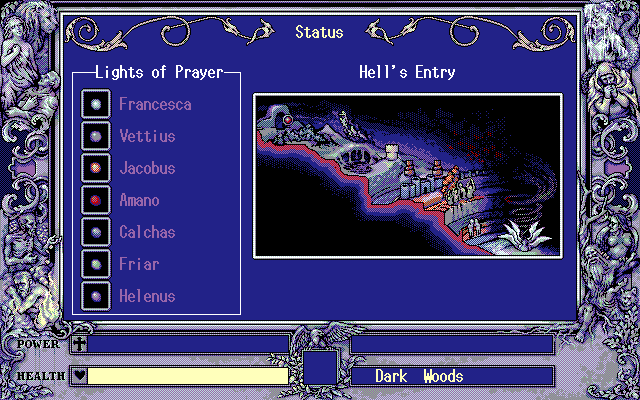The image size is (640, 400).
Task: Pick Helenus from the list
Action: (x=147, y=296)
